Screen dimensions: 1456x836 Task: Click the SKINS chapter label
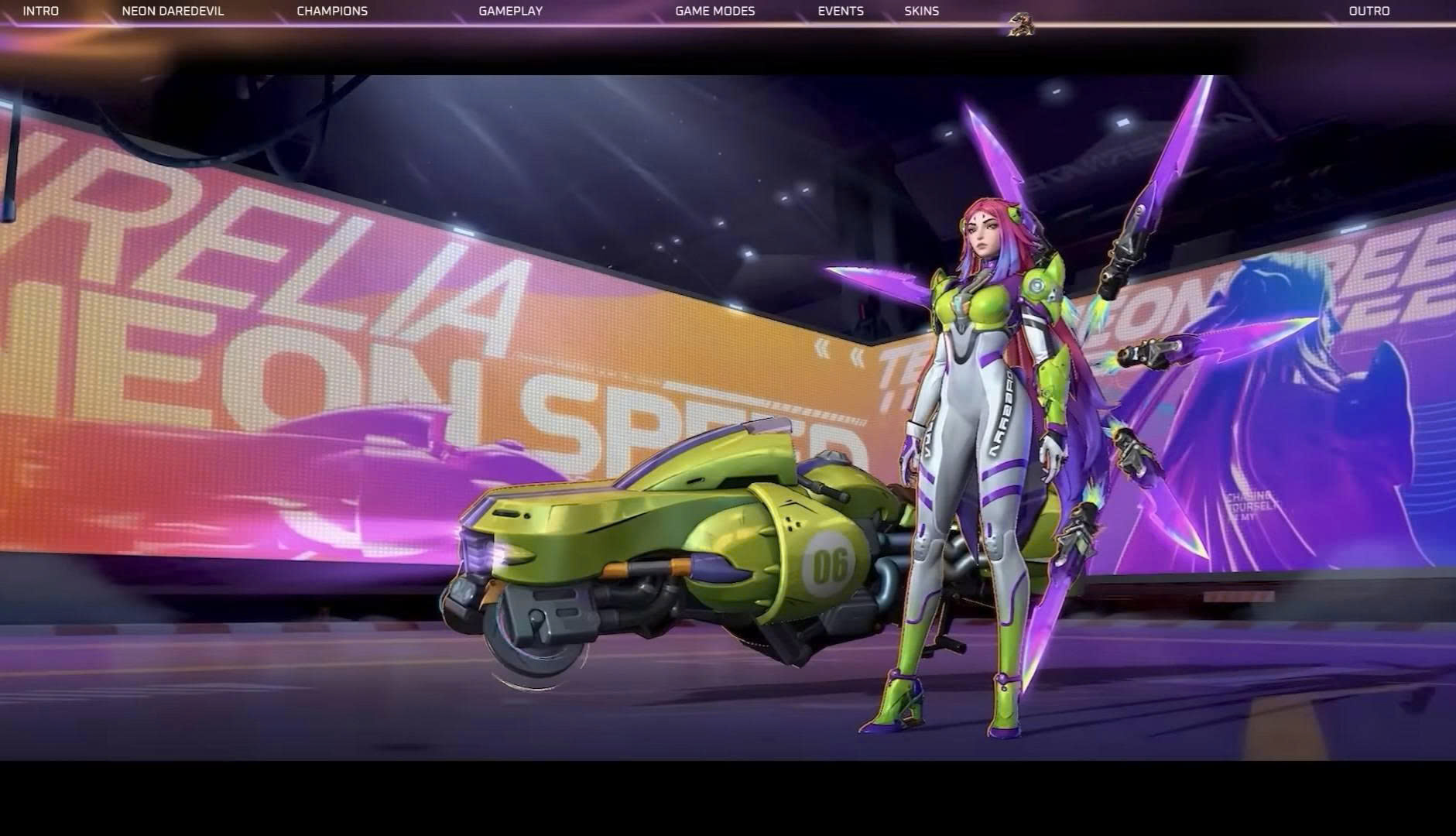pos(921,11)
